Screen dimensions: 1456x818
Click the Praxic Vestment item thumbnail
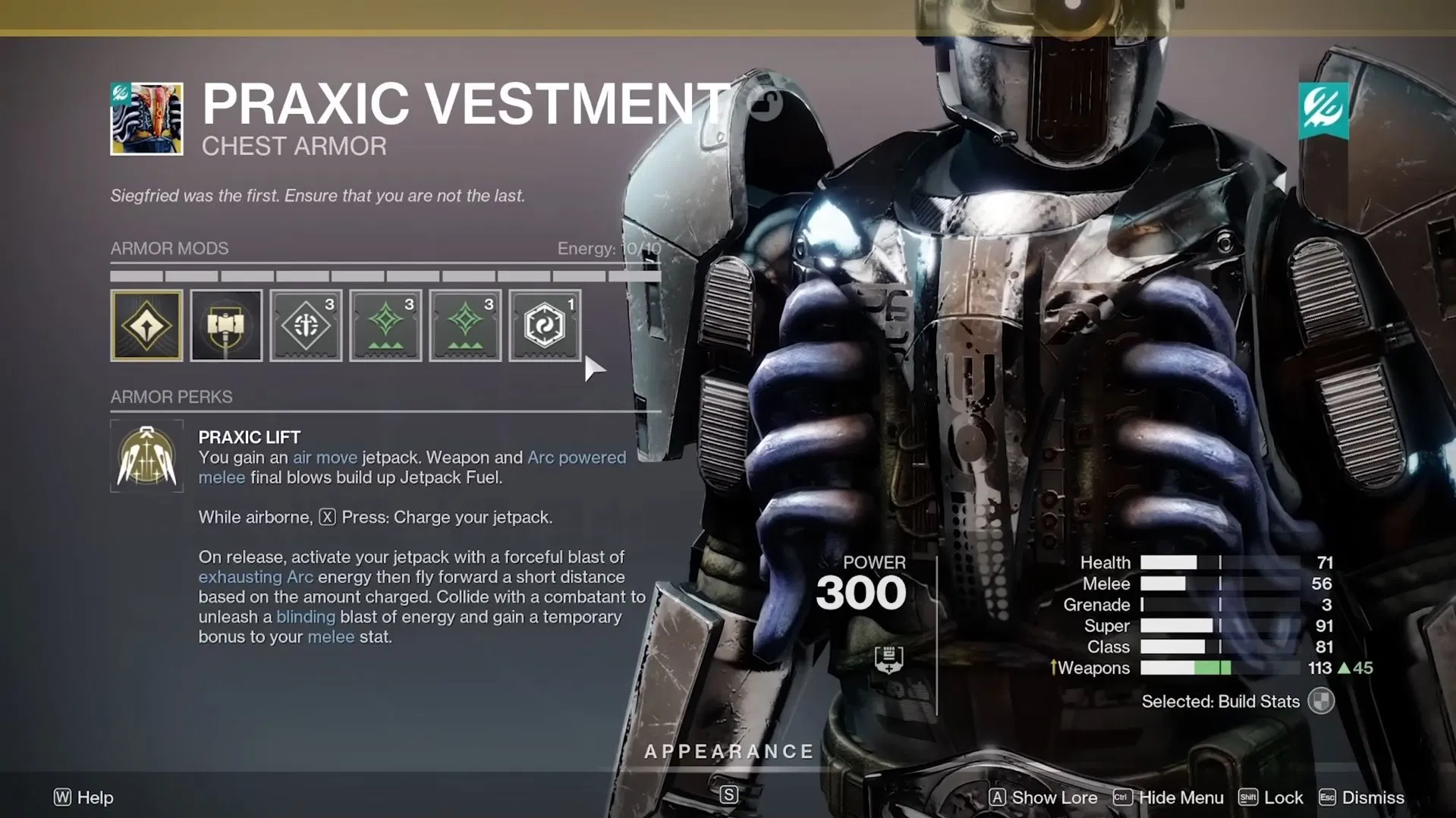(x=146, y=119)
